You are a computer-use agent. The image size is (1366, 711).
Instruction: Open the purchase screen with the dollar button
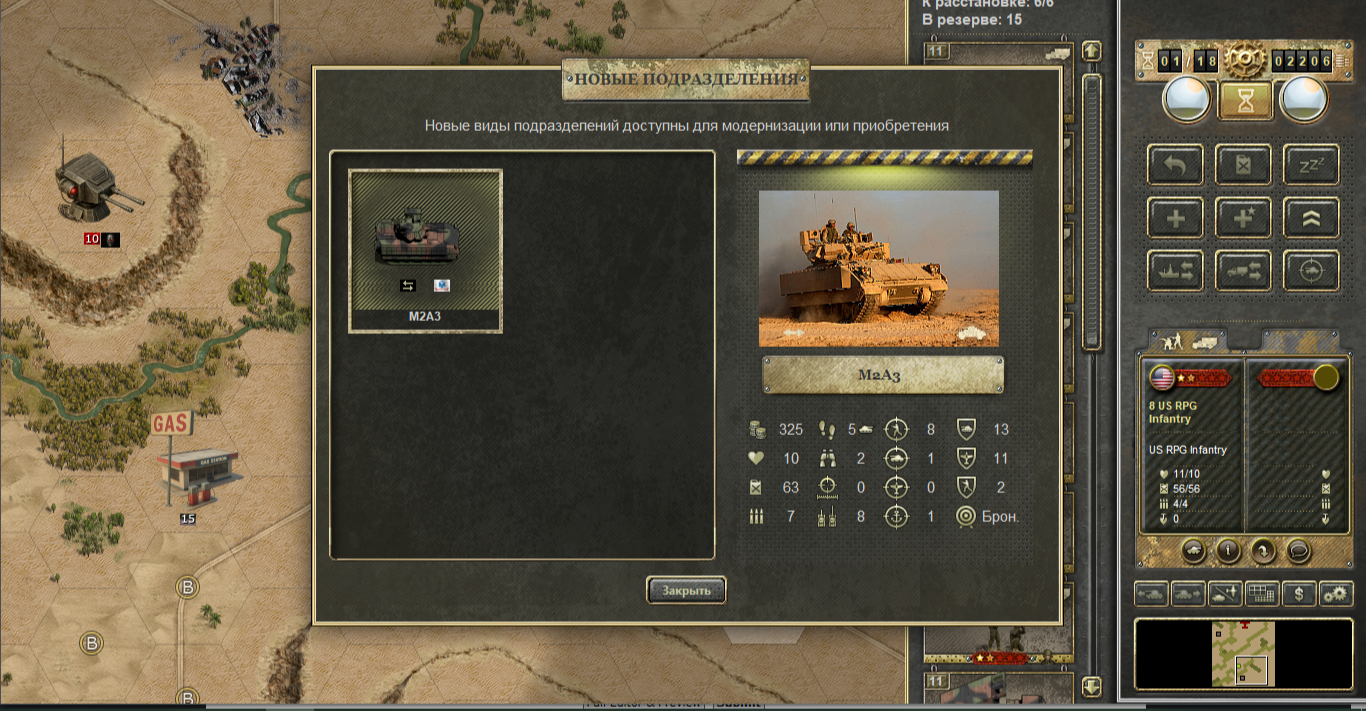(1299, 594)
